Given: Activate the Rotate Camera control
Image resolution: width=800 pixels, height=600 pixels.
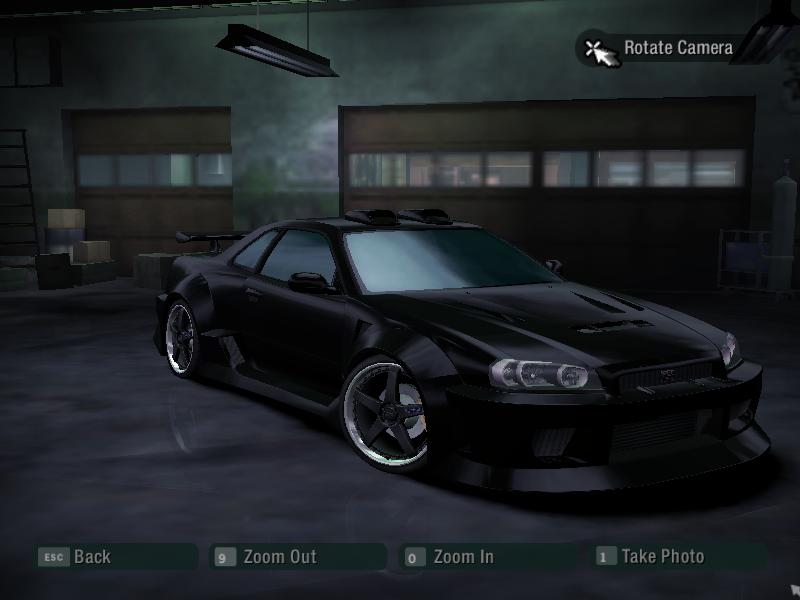Looking at the screenshot, I should tap(677, 47).
